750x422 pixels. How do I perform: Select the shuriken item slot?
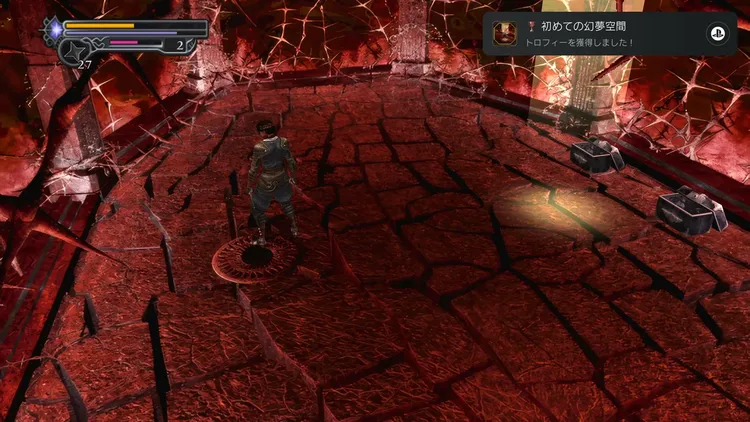(x=74, y=52)
